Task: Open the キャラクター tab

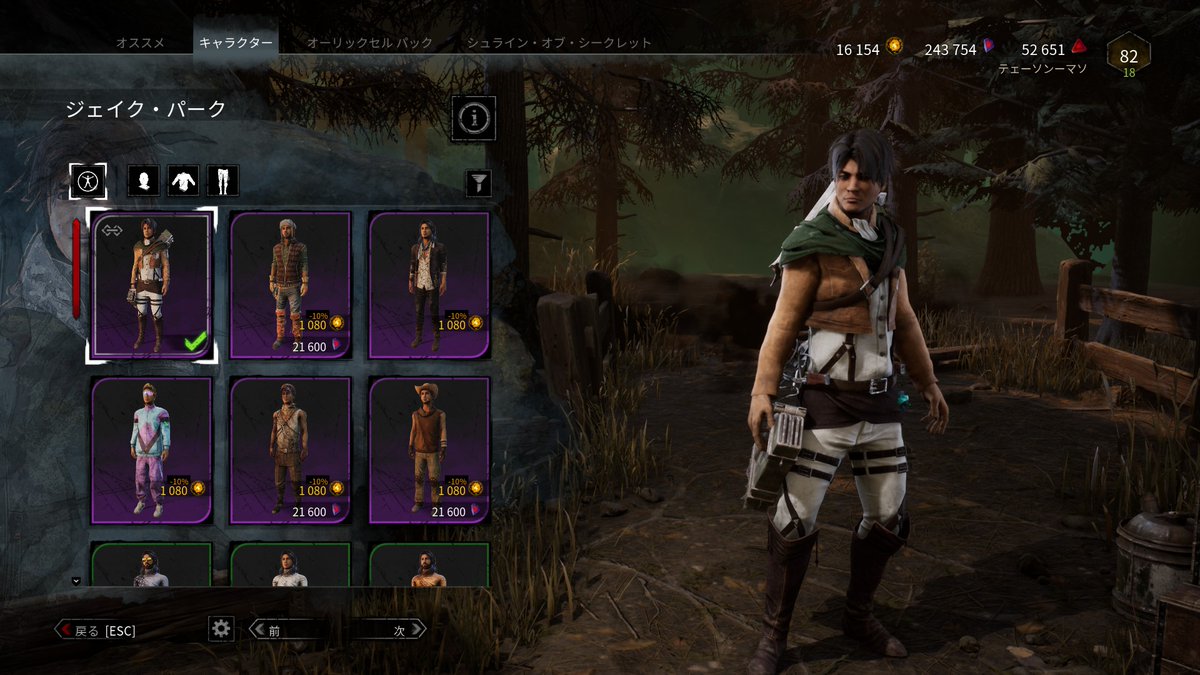Action: pos(235,43)
